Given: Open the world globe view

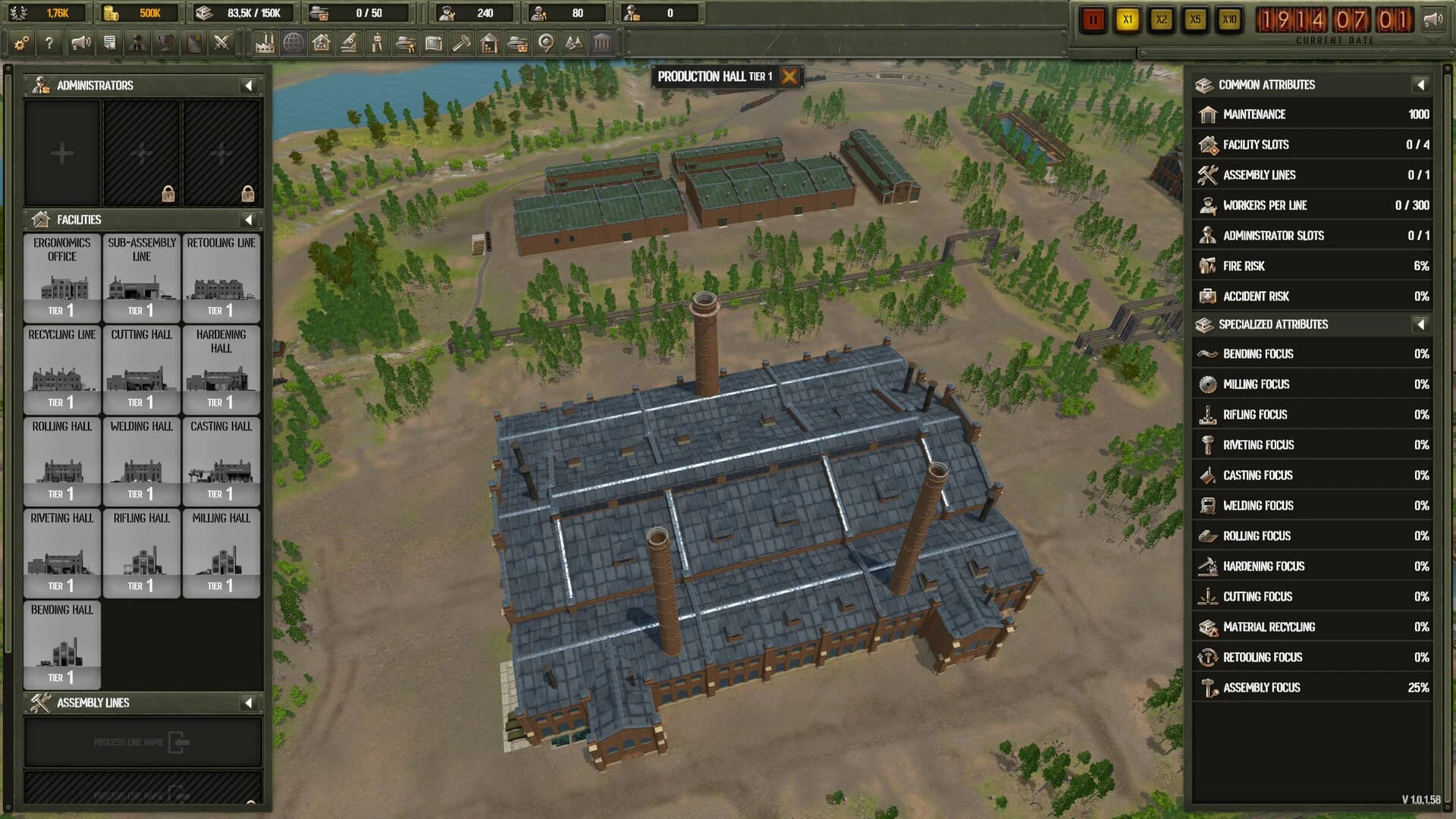Looking at the screenshot, I should pyautogui.click(x=293, y=43).
